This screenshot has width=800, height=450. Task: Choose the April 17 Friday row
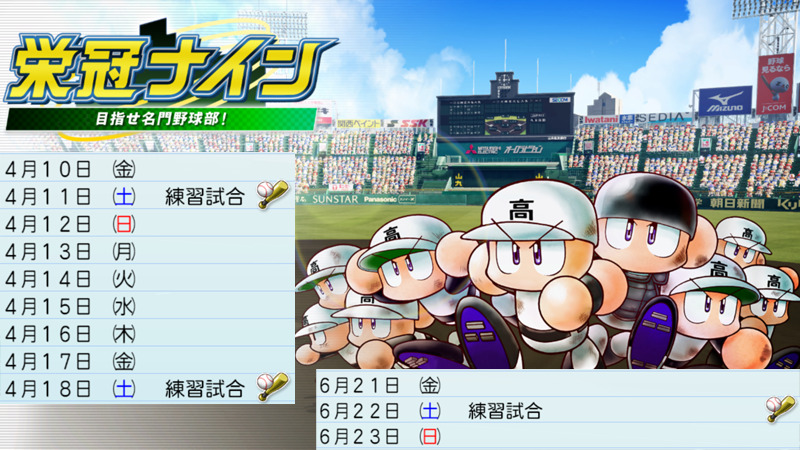(147, 360)
